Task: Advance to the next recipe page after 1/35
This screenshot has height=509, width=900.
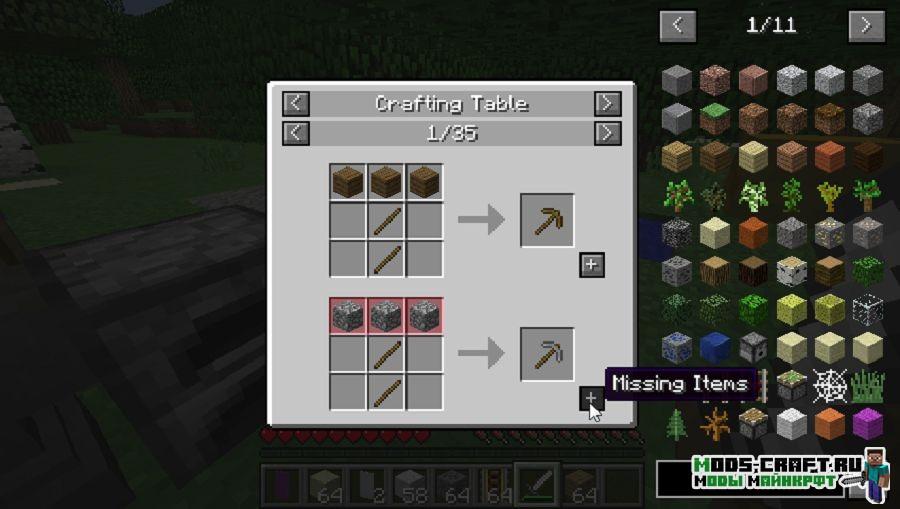Action: click(x=607, y=133)
